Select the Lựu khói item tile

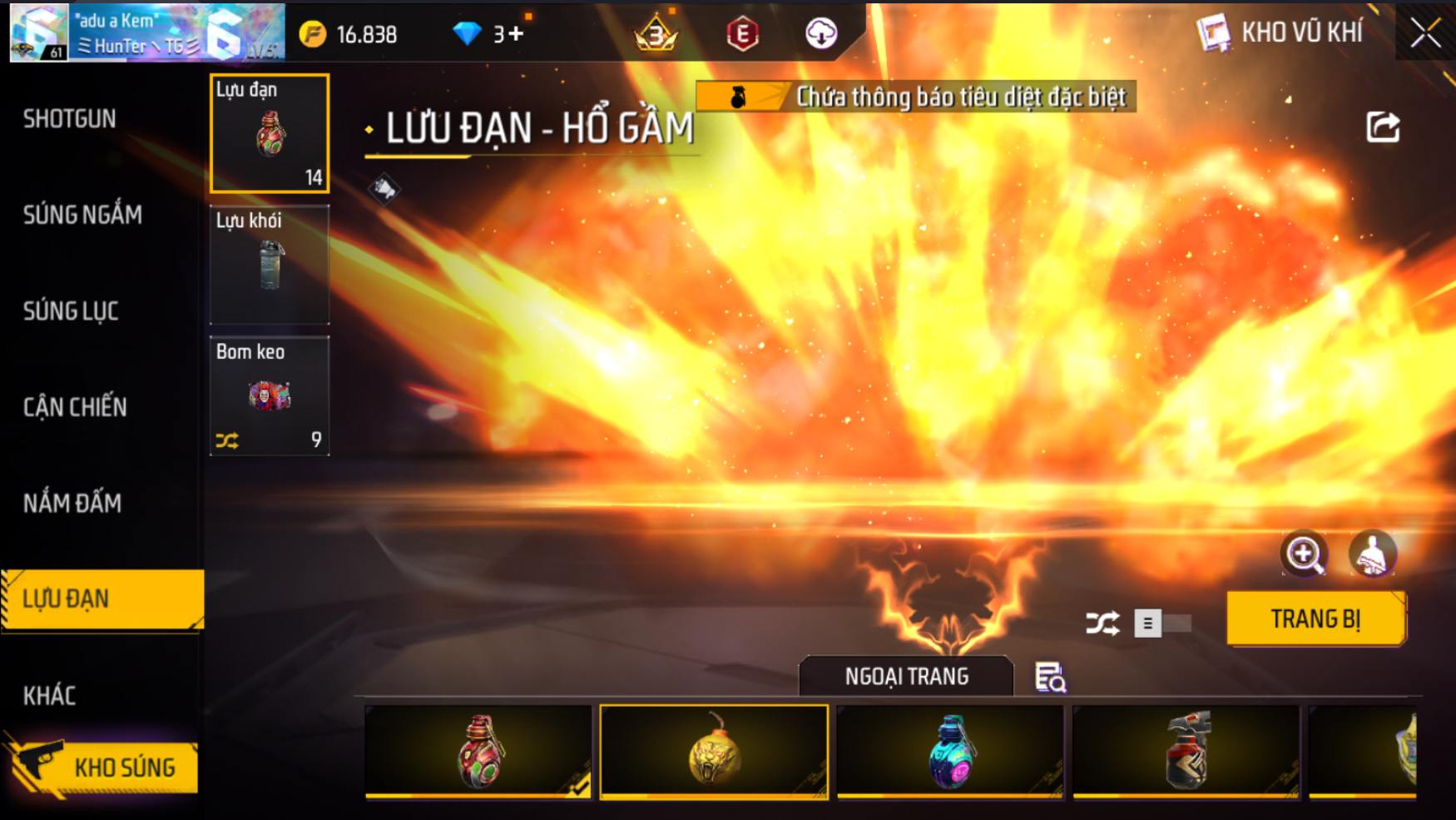click(270, 265)
